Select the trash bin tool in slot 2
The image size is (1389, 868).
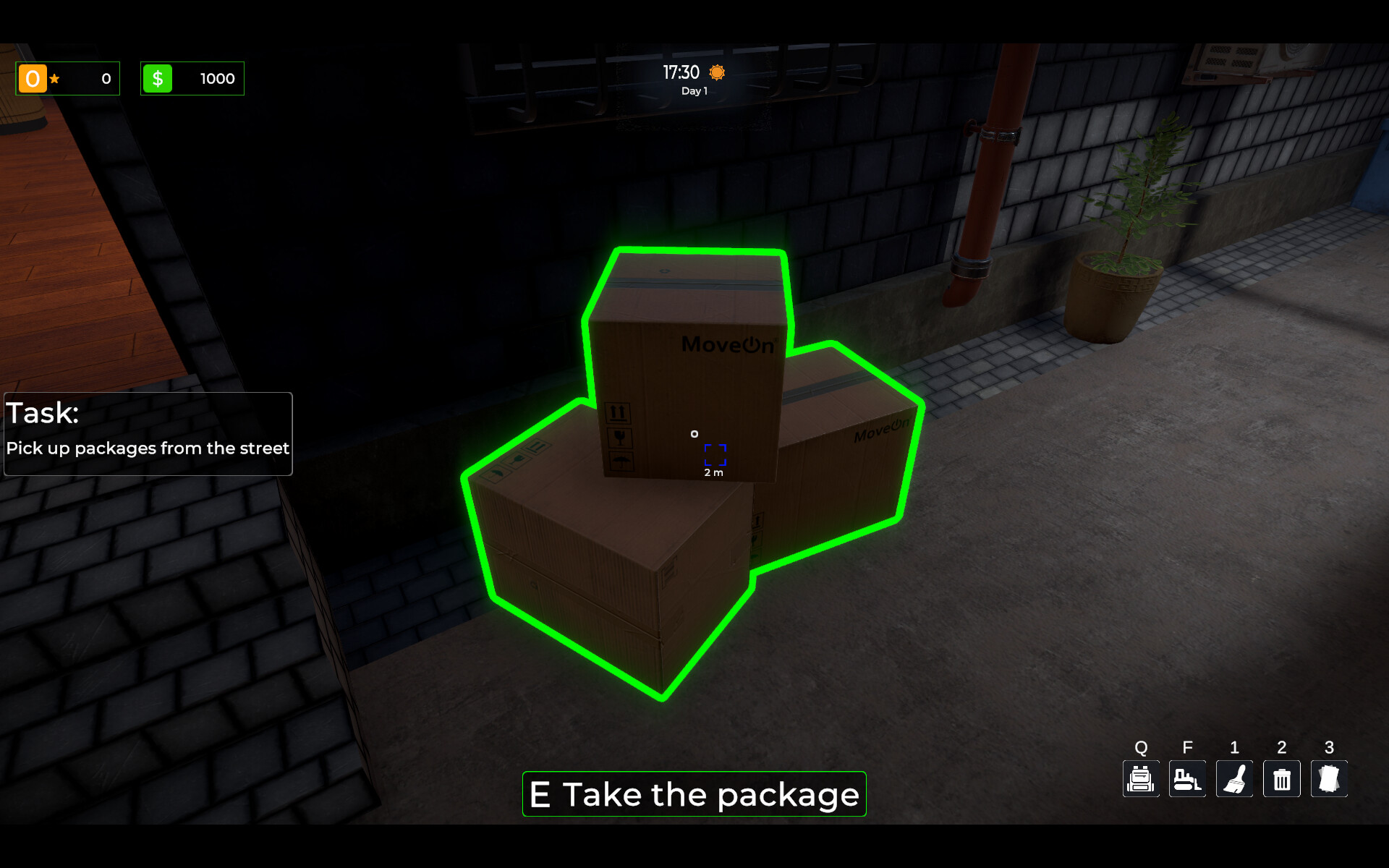[1281, 779]
